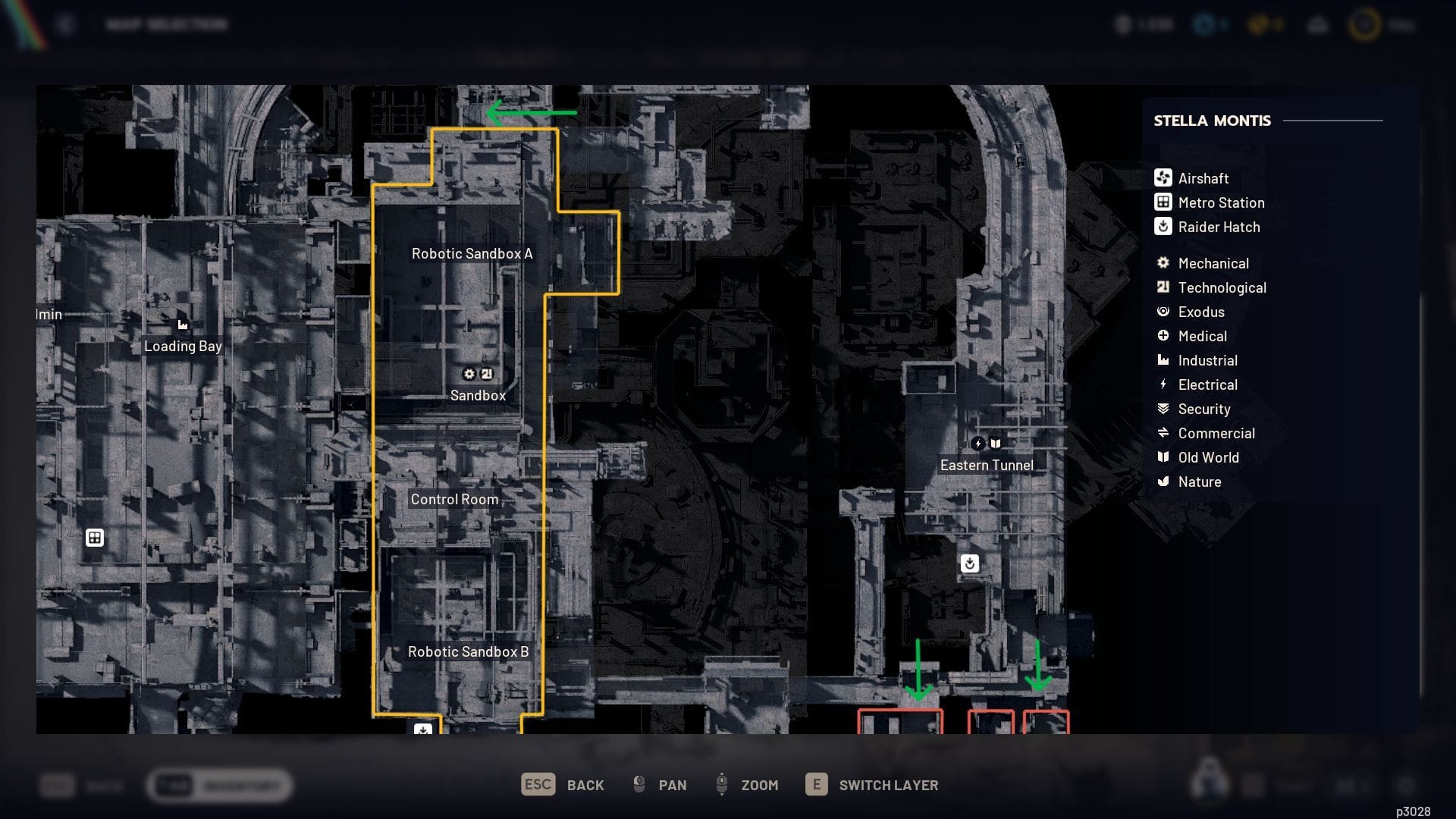Viewport: 1456px width, 819px height.
Task: Click the highlighted Robotic Sandbox A region
Action: click(x=470, y=254)
